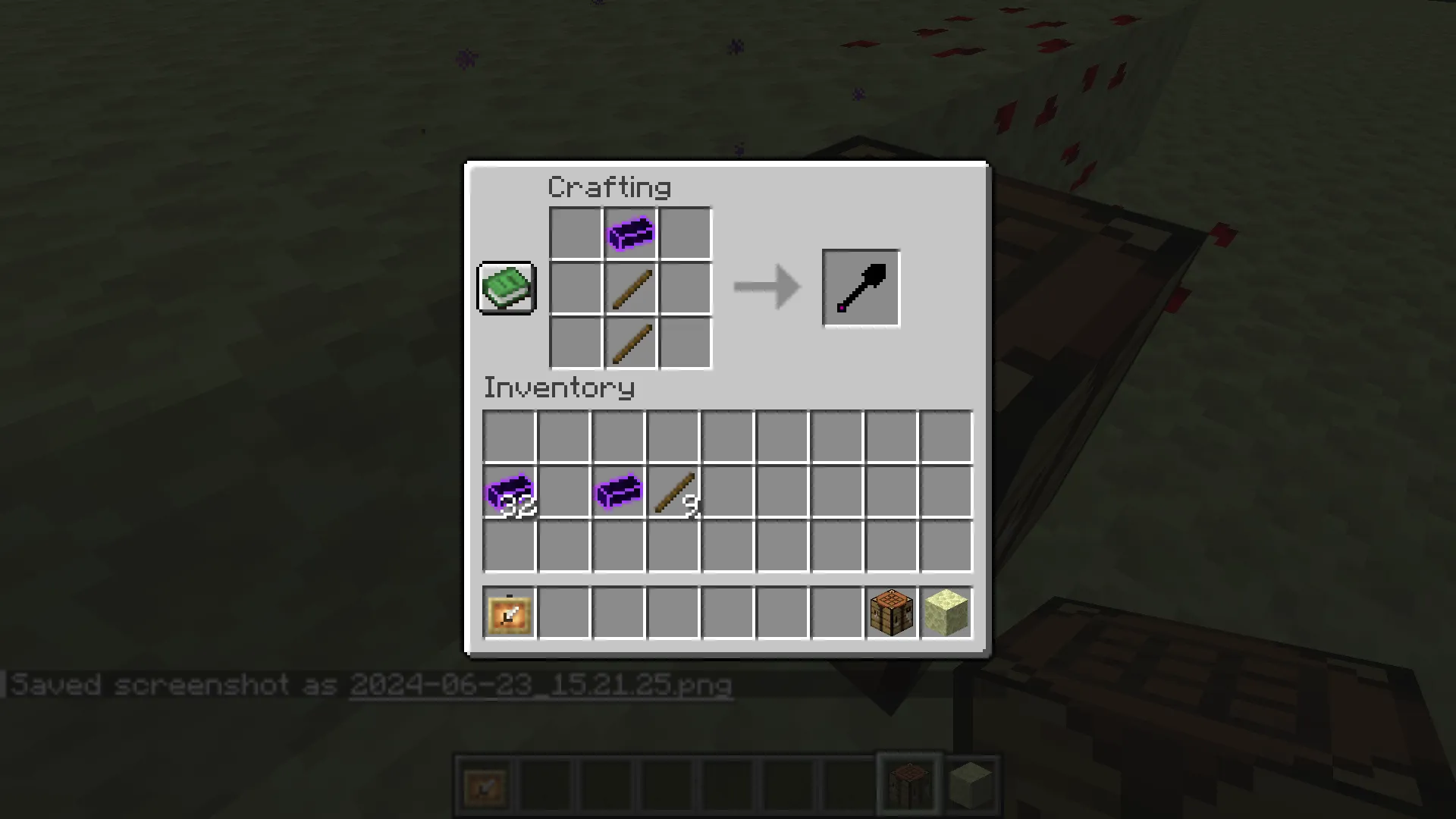Grab the stick in the bottom crafting slot

(x=629, y=343)
